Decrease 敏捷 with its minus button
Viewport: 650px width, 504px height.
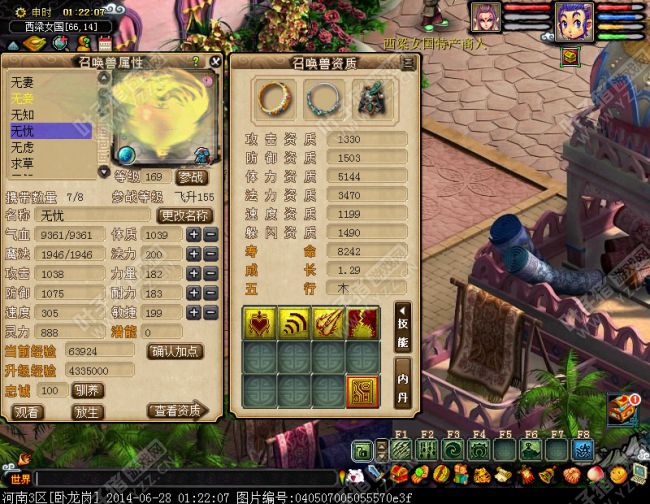pos(211,313)
